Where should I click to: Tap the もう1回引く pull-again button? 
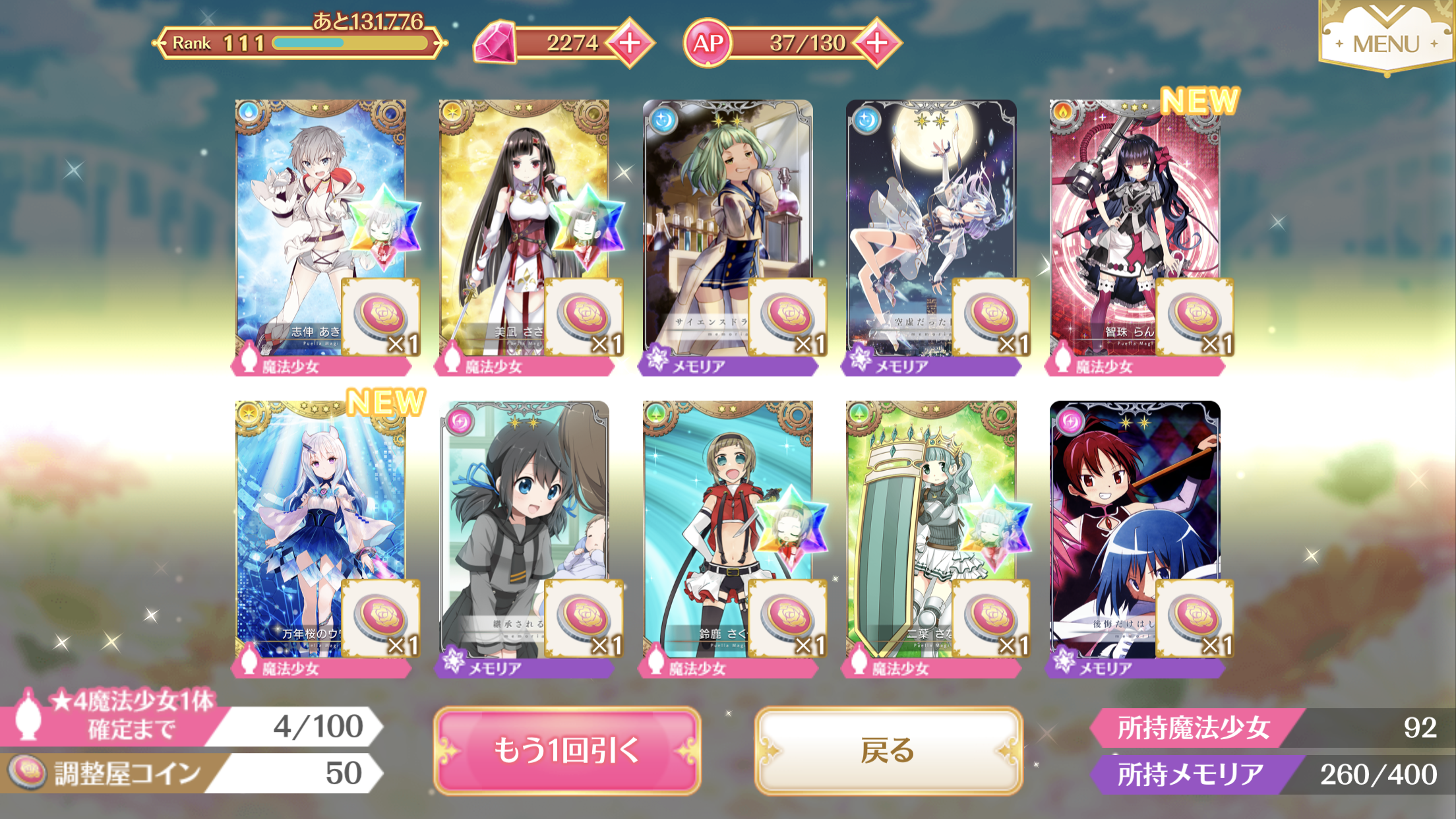coord(566,750)
